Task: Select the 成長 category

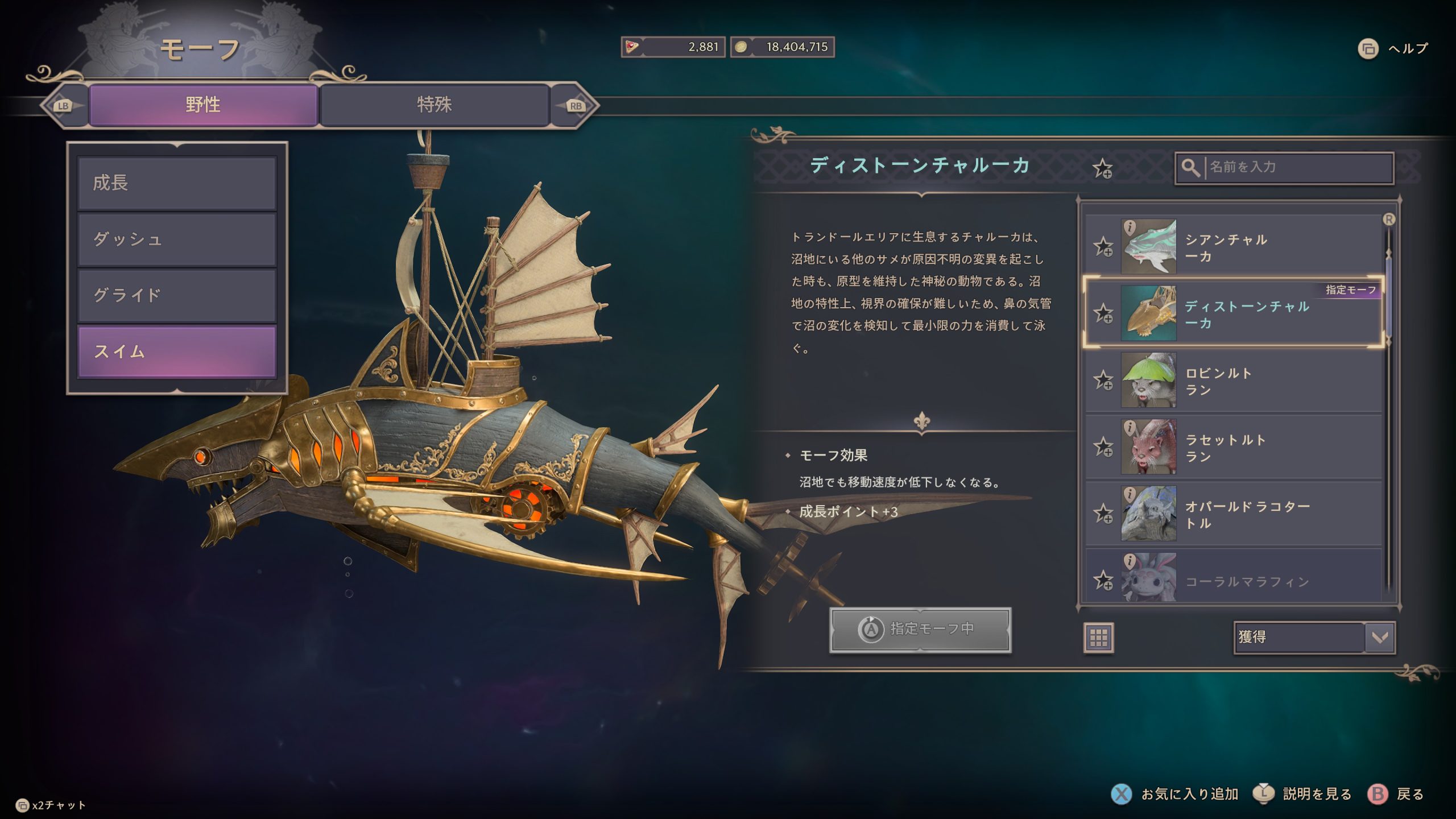Action: [177, 183]
